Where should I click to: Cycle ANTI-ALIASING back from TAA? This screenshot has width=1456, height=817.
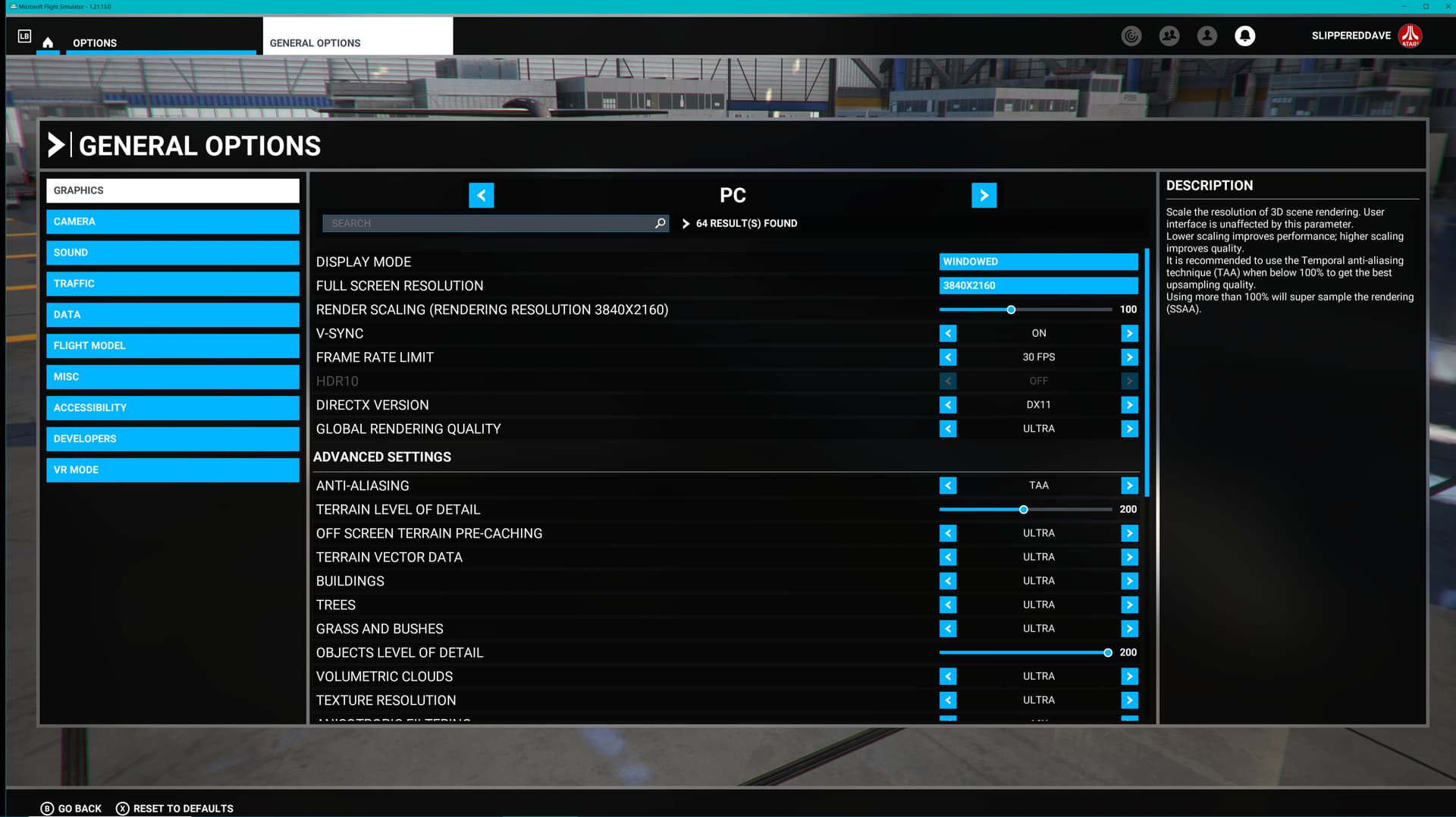pyautogui.click(x=948, y=485)
